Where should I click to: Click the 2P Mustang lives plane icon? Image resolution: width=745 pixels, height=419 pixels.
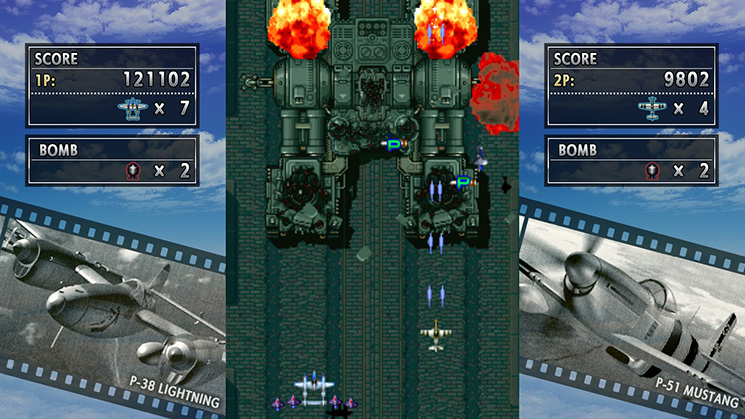[x=650, y=107]
